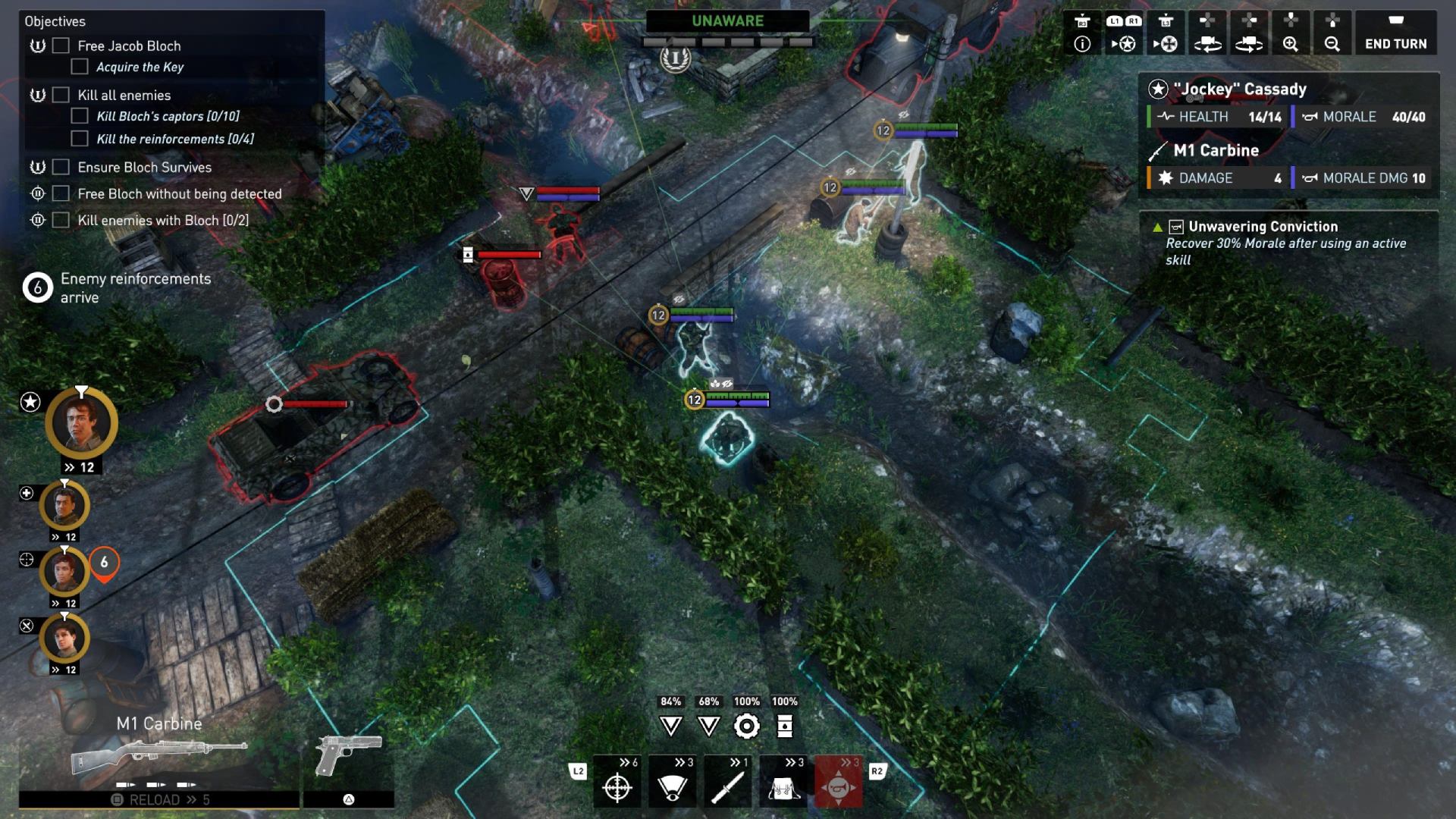Use the knife melee attack
The height and width of the screenshot is (819, 1456).
tap(727, 786)
